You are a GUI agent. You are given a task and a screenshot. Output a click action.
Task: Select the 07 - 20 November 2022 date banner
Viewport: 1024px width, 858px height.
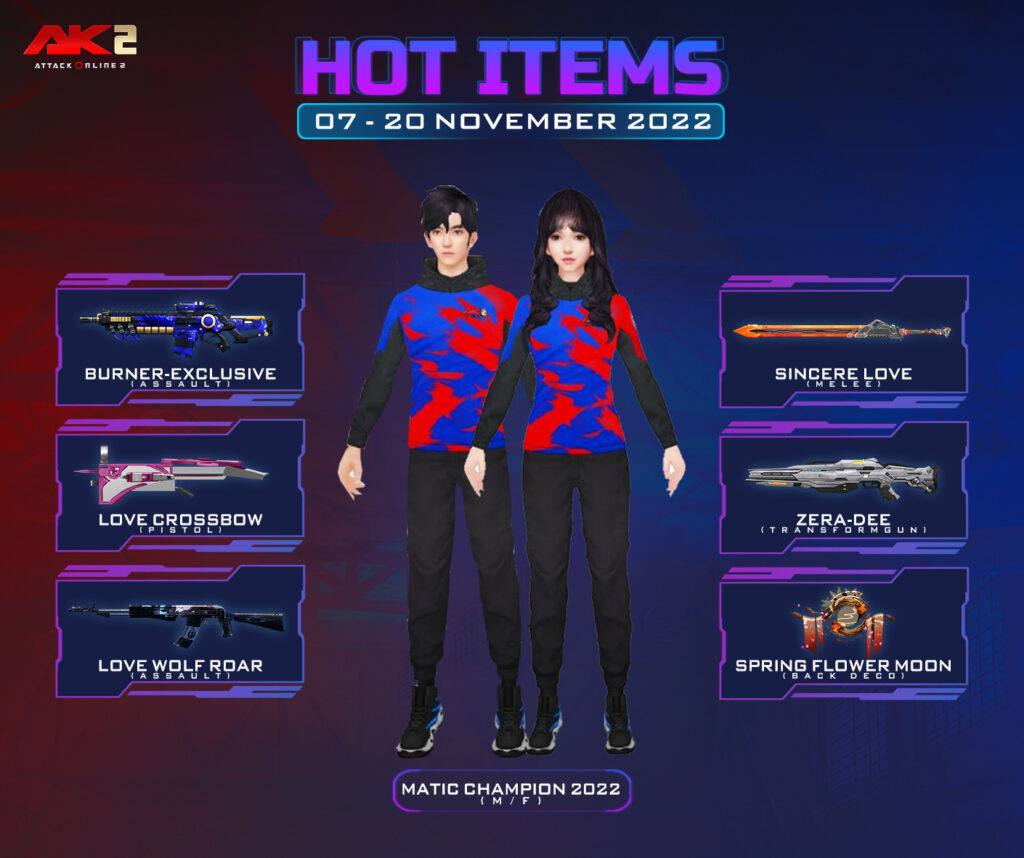510,121
